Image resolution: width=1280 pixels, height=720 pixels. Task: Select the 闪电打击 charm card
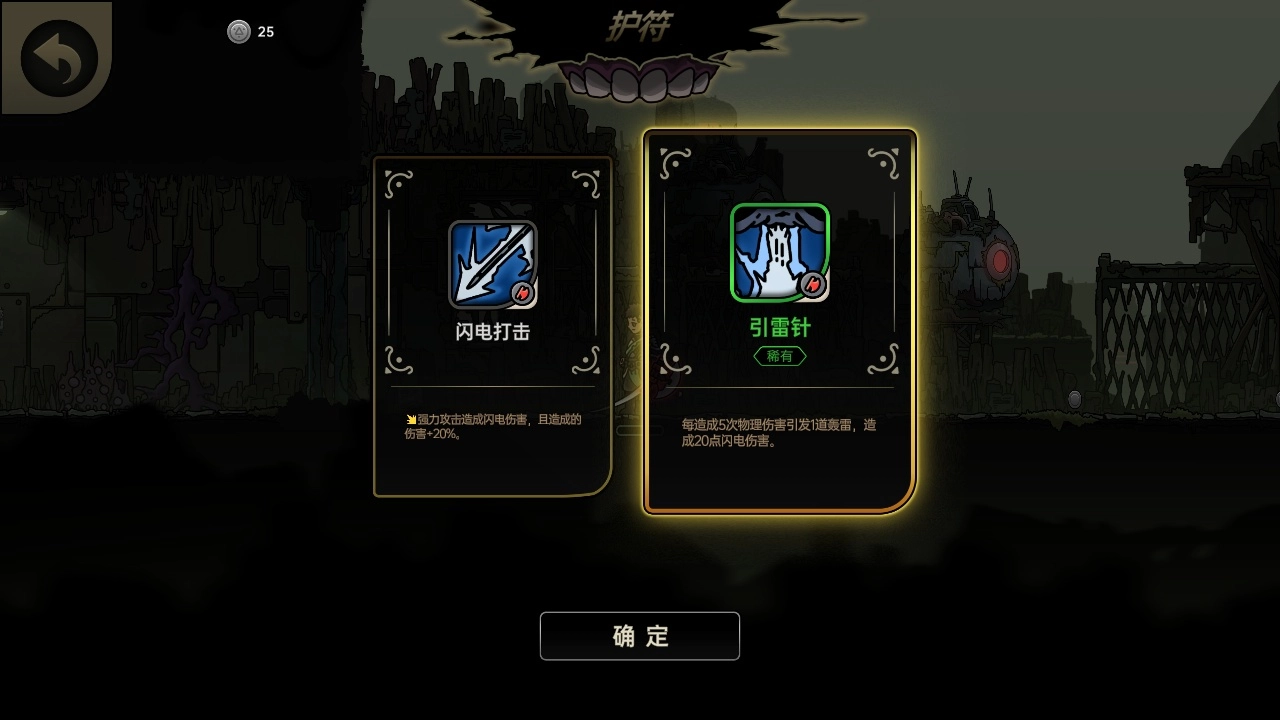pos(492,320)
